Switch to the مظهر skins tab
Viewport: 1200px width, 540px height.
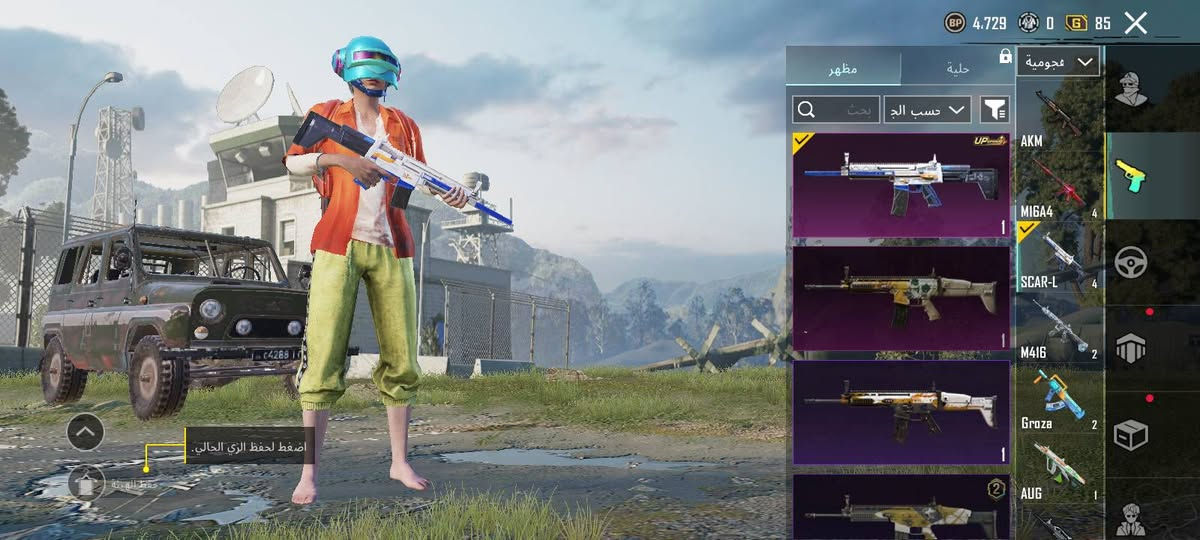click(842, 68)
